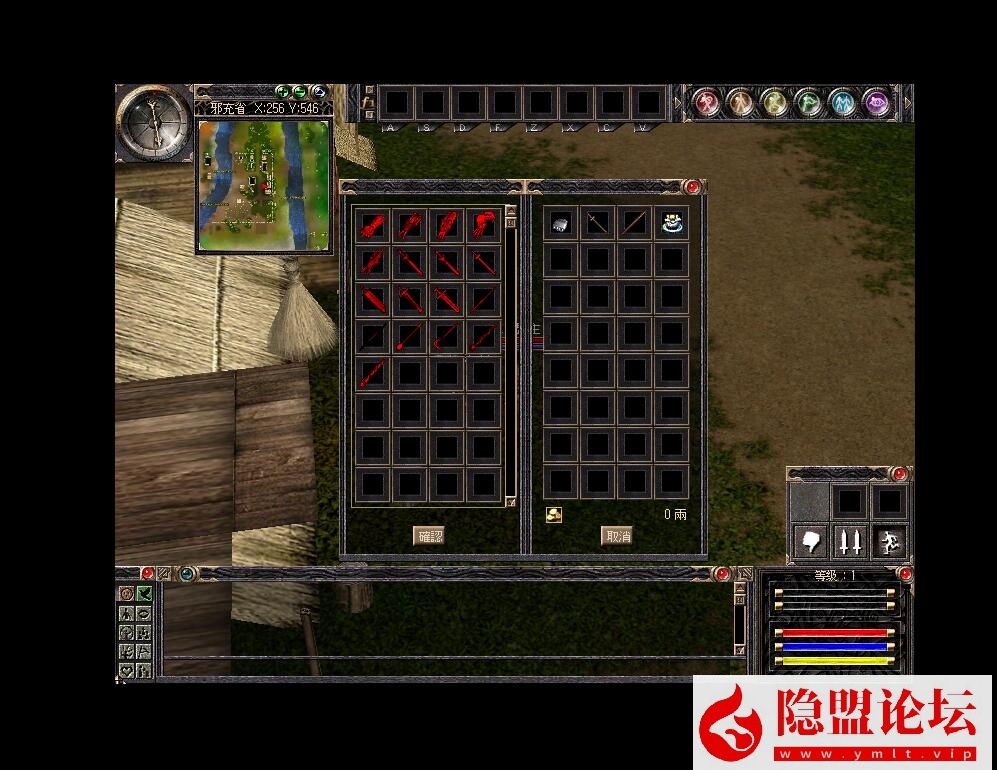Screen dimensions: 997x770
Task: Pick the grey ore item in inventory
Action: point(561,224)
